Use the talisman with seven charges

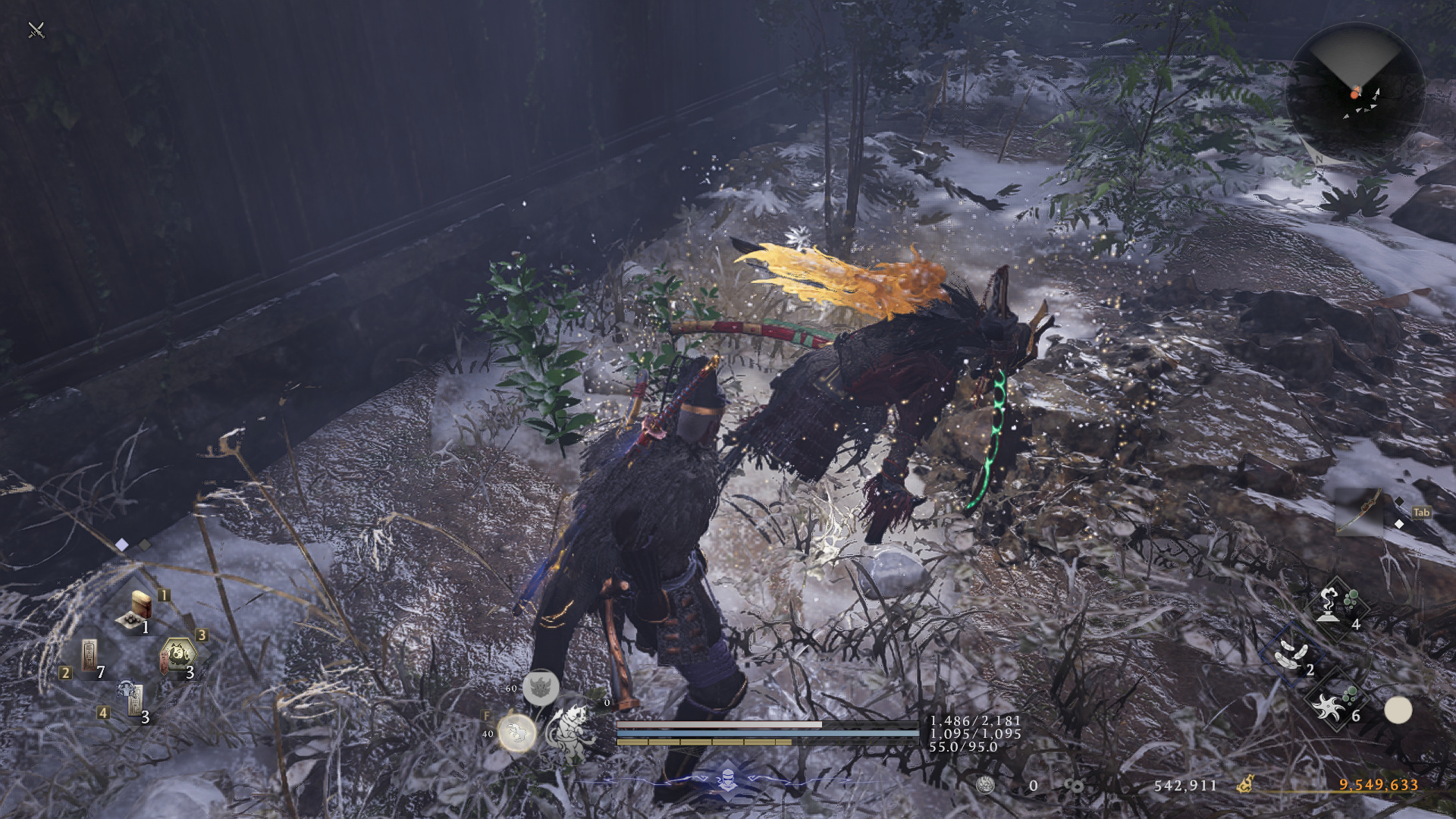point(89,655)
